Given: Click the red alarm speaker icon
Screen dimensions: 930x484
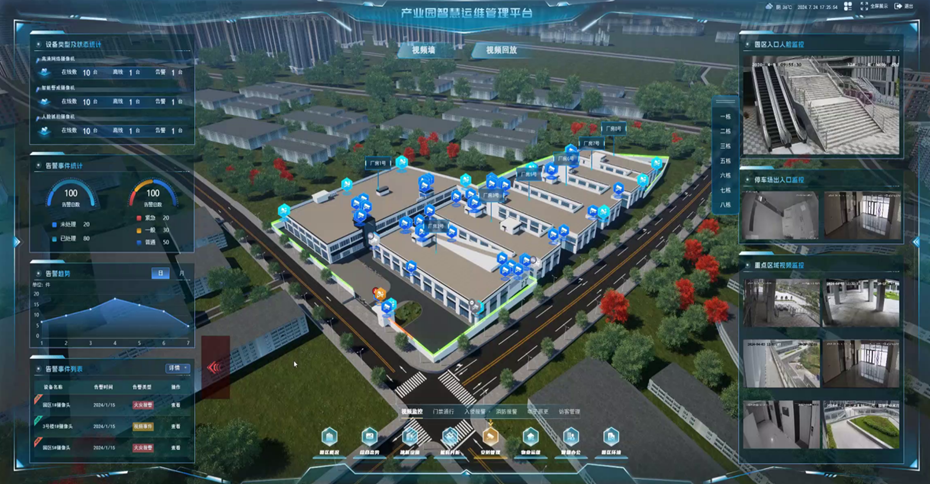Looking at the screenshot, I should (x=215, y=367).
